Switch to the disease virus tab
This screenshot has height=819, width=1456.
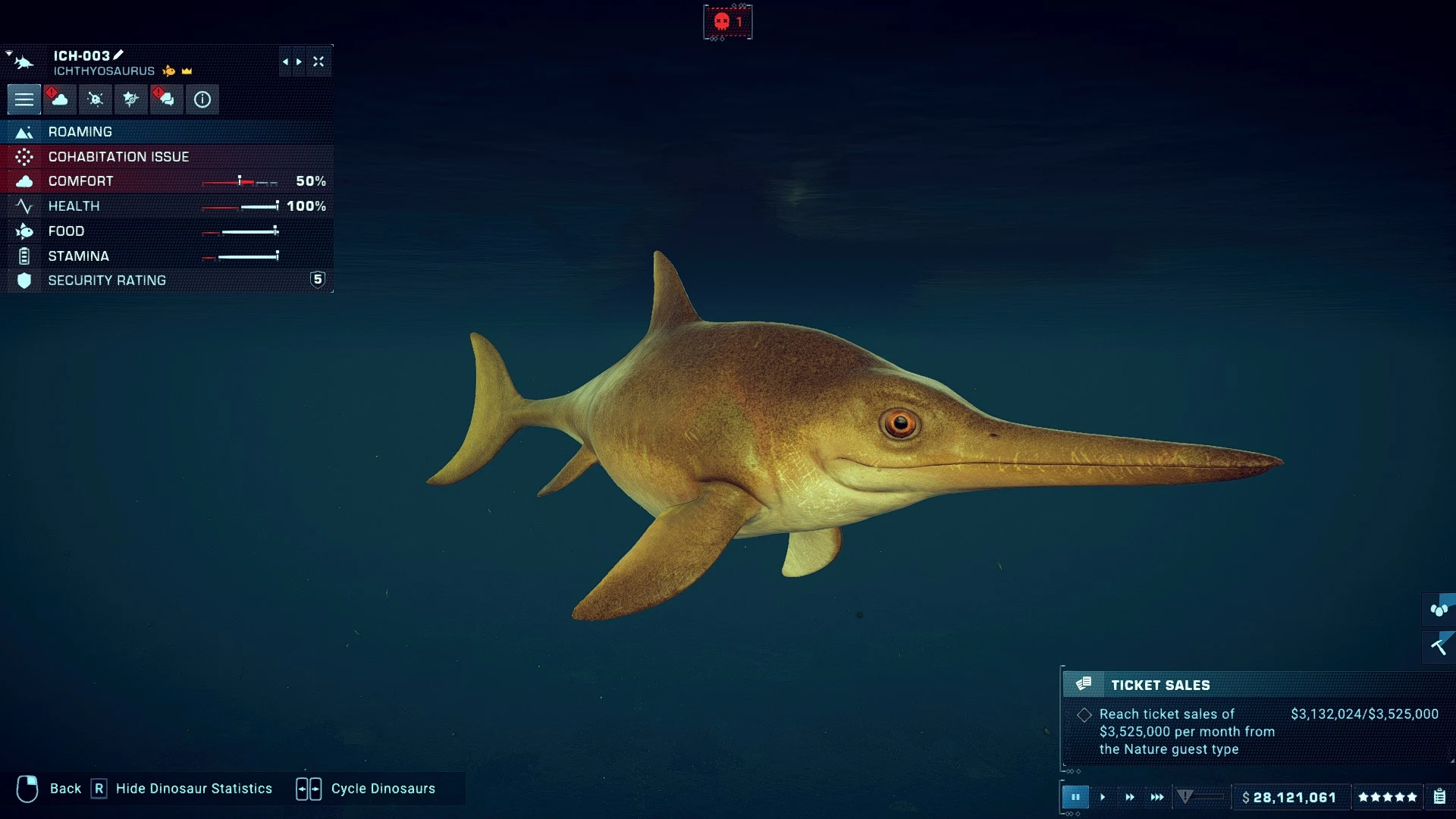96,99
